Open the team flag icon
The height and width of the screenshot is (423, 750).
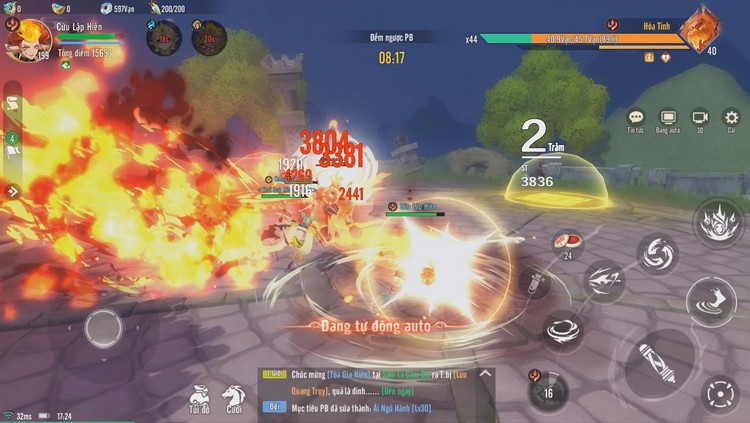click(x=12, y=150)
